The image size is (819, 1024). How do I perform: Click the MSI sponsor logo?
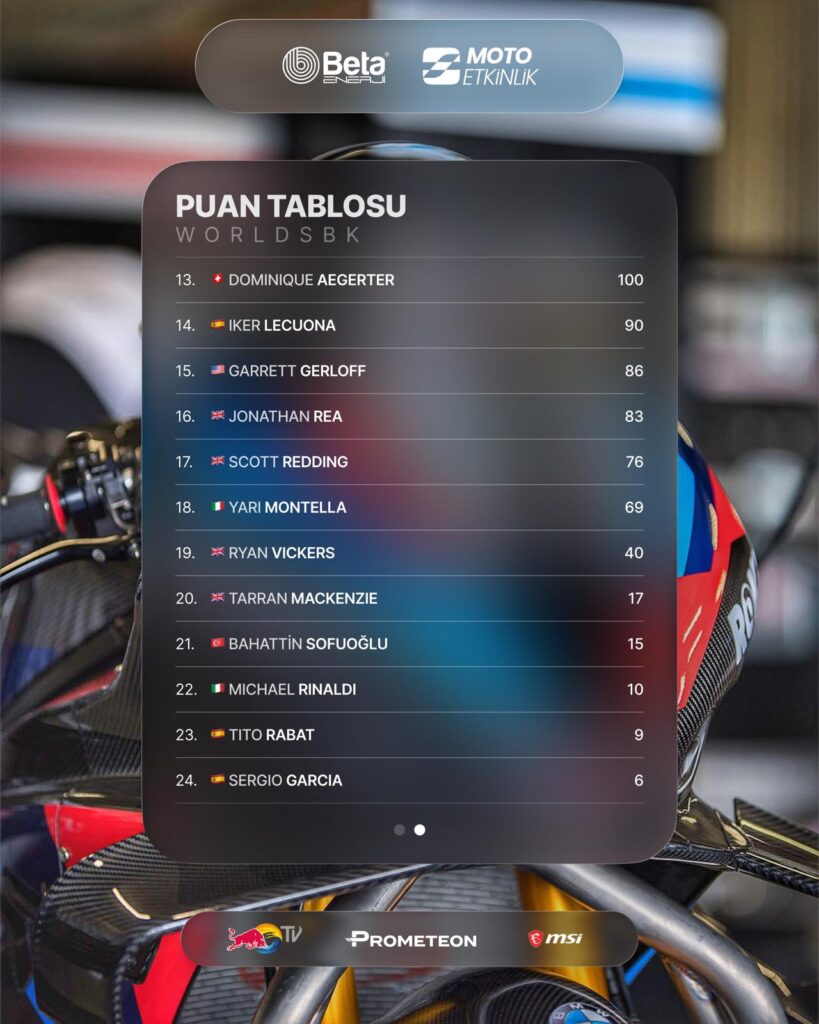point(555,938)
